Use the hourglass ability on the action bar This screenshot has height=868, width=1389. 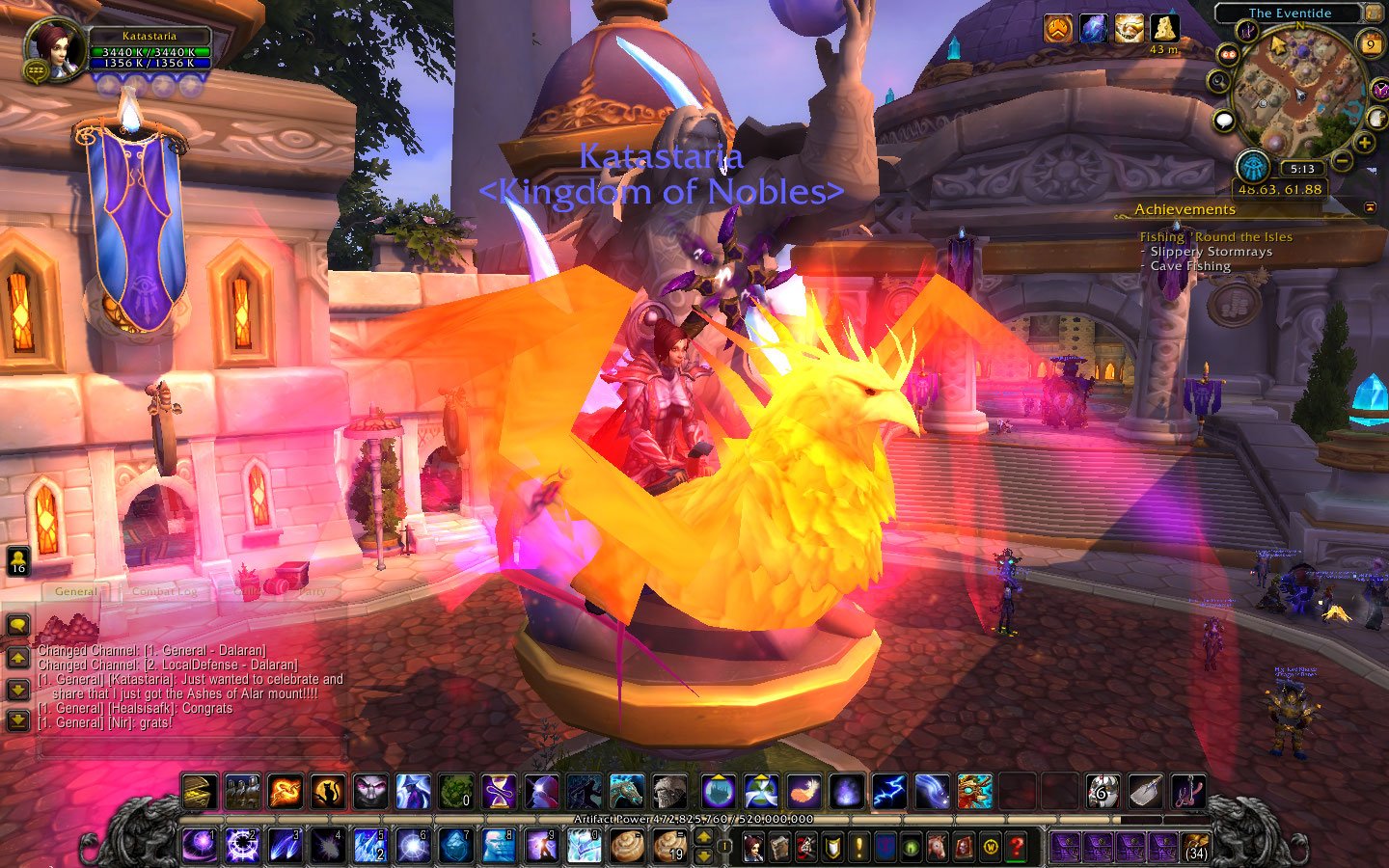point(499,792)
